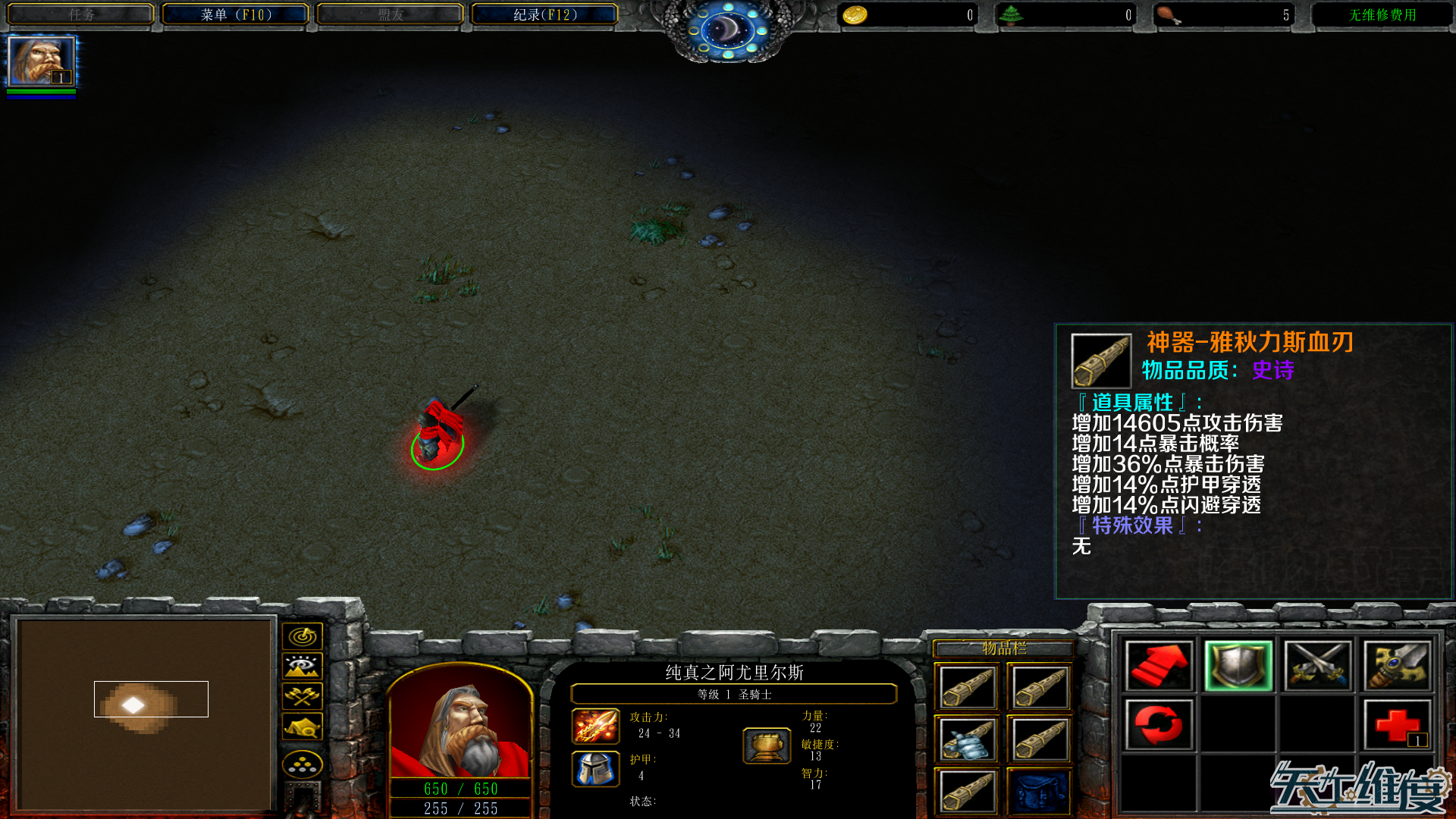Select the red circular arrows command
The height and width of the screenshot is (819, 1456).
tap(1158, 725)
